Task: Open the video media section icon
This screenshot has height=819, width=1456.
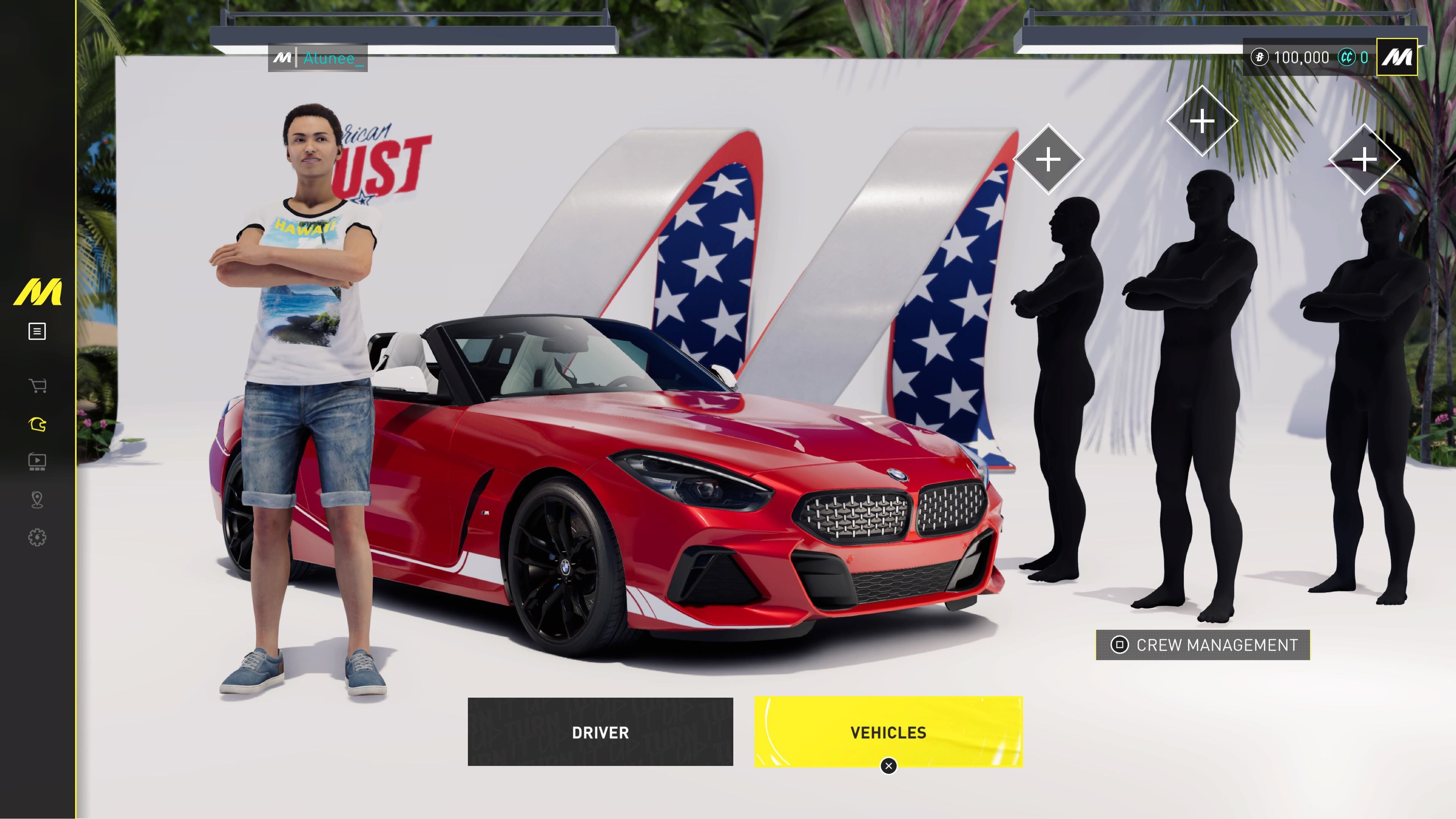Action: pyautogui.click(x=37, y=462)
